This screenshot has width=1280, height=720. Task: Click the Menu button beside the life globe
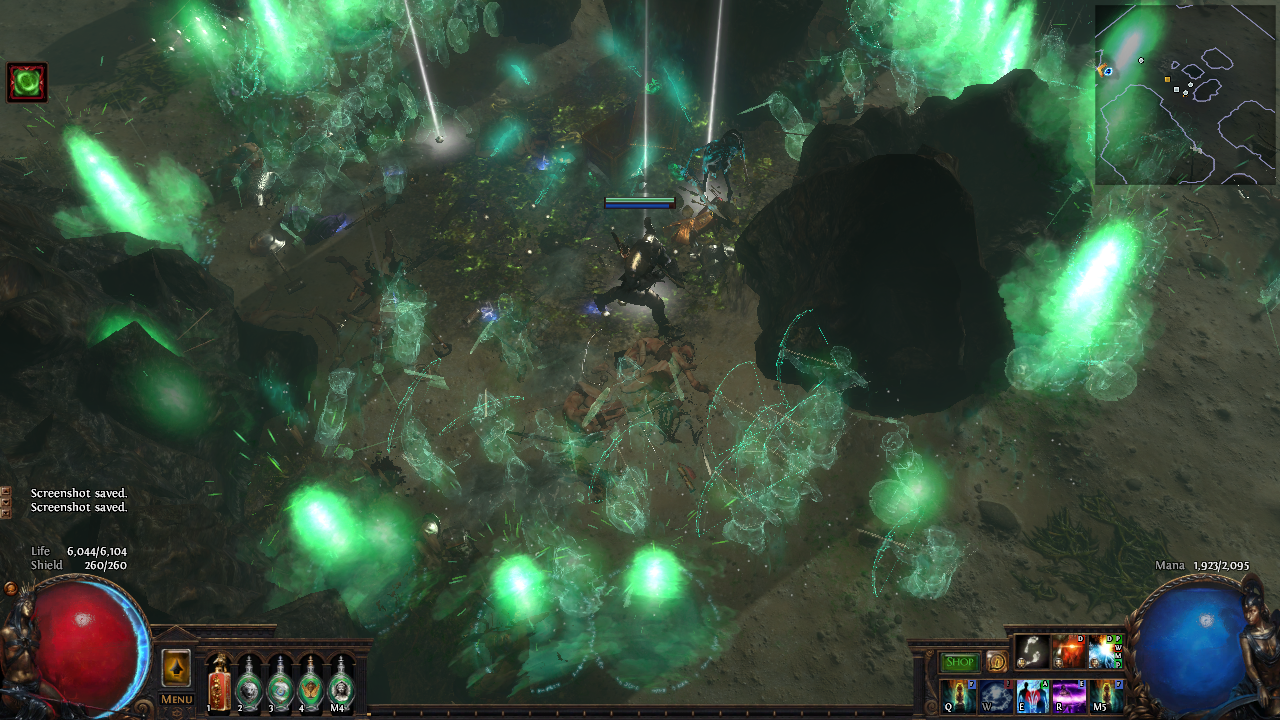(x=177, y=699)
